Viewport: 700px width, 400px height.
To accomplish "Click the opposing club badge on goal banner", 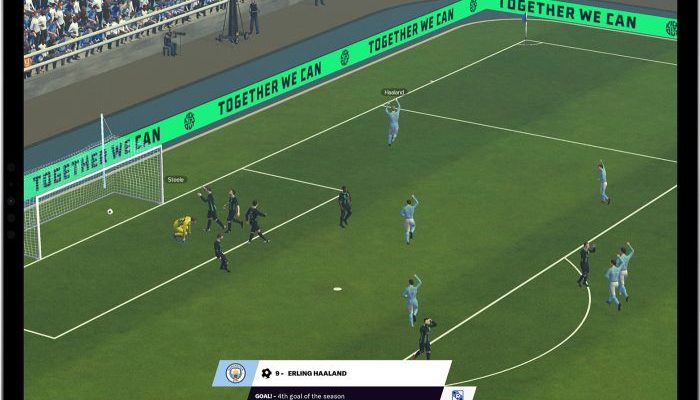I will [x=458, y=394].
